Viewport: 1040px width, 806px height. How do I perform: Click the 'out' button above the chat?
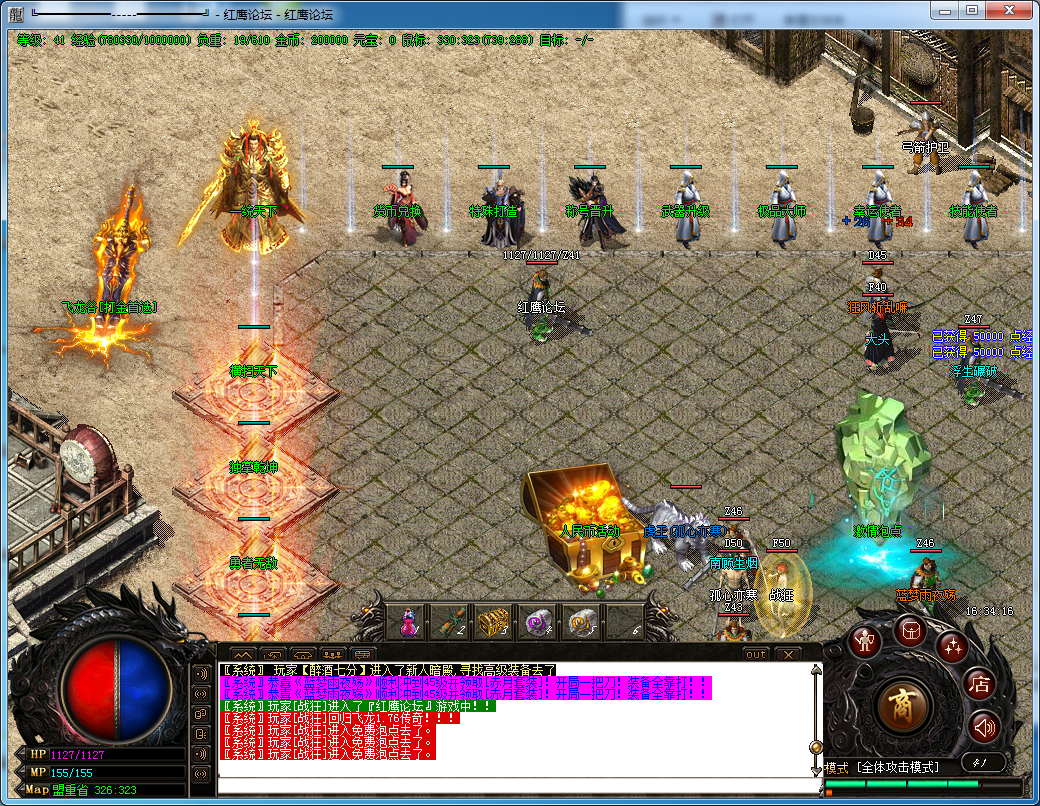[x=756, y=654]
